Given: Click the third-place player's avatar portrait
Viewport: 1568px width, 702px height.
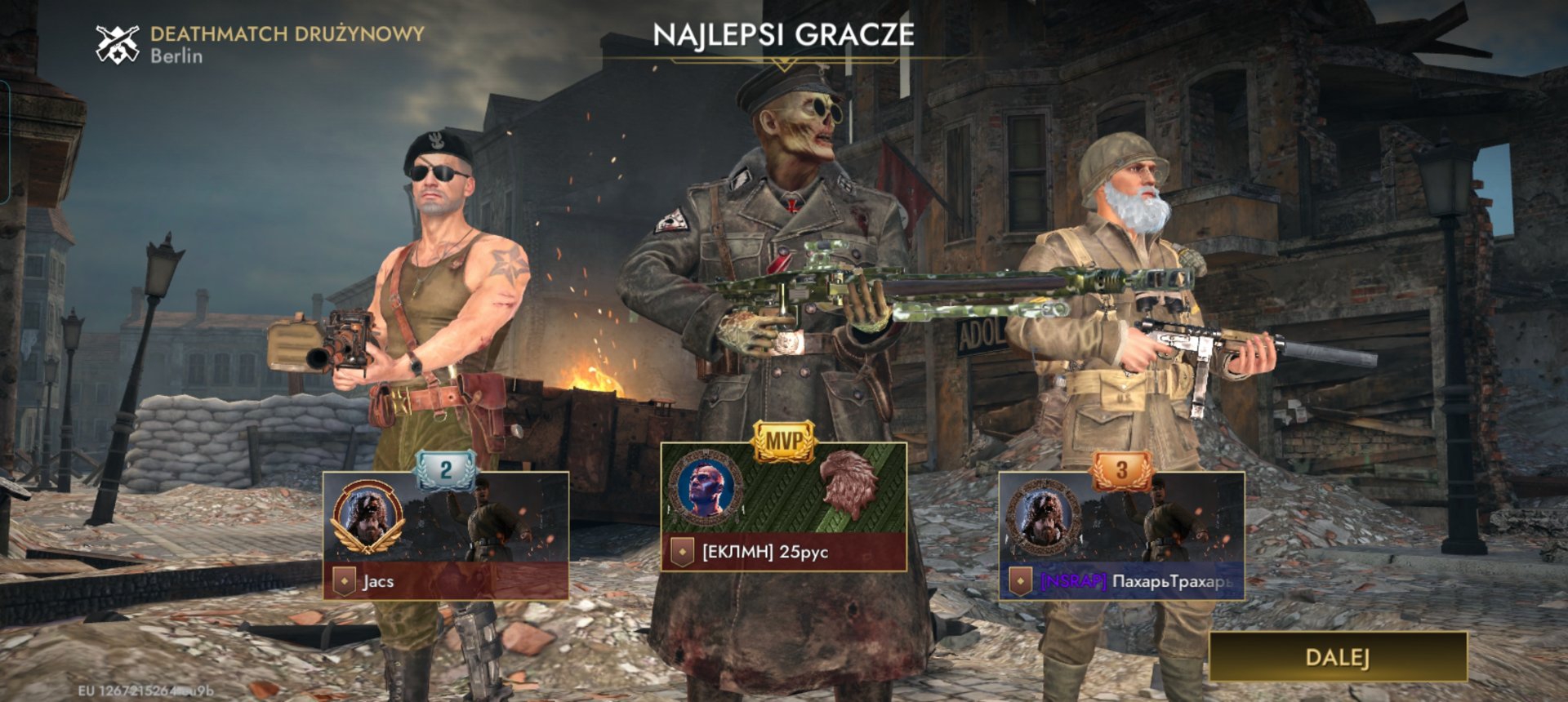Looking at the screenshot, I should [x=1043, y=517].
